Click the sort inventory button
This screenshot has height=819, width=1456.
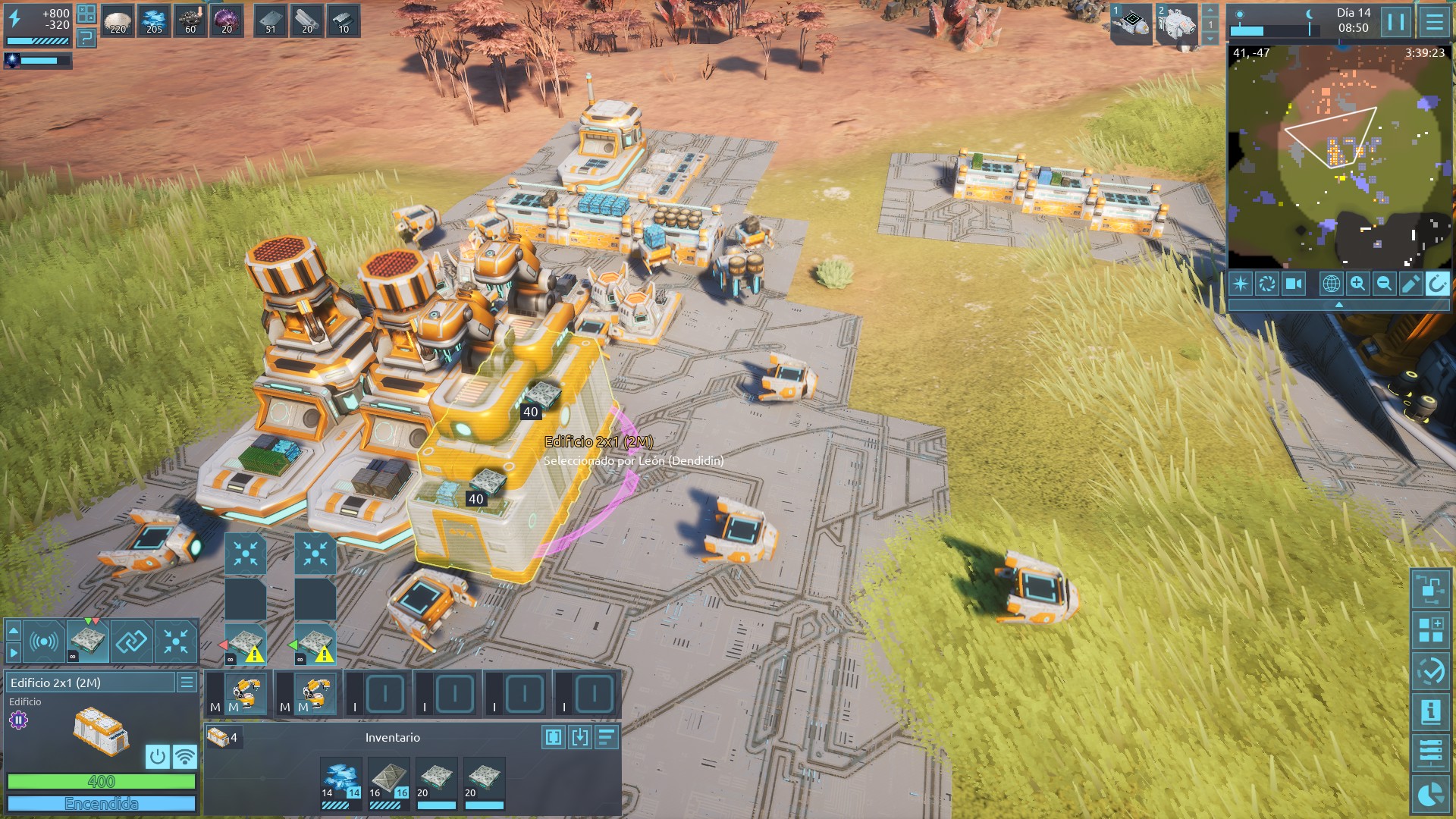[x=607, y=737]
